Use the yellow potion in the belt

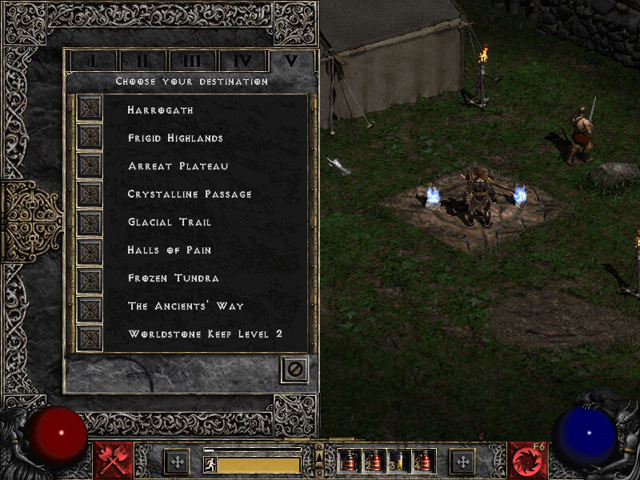coord(399,462)
